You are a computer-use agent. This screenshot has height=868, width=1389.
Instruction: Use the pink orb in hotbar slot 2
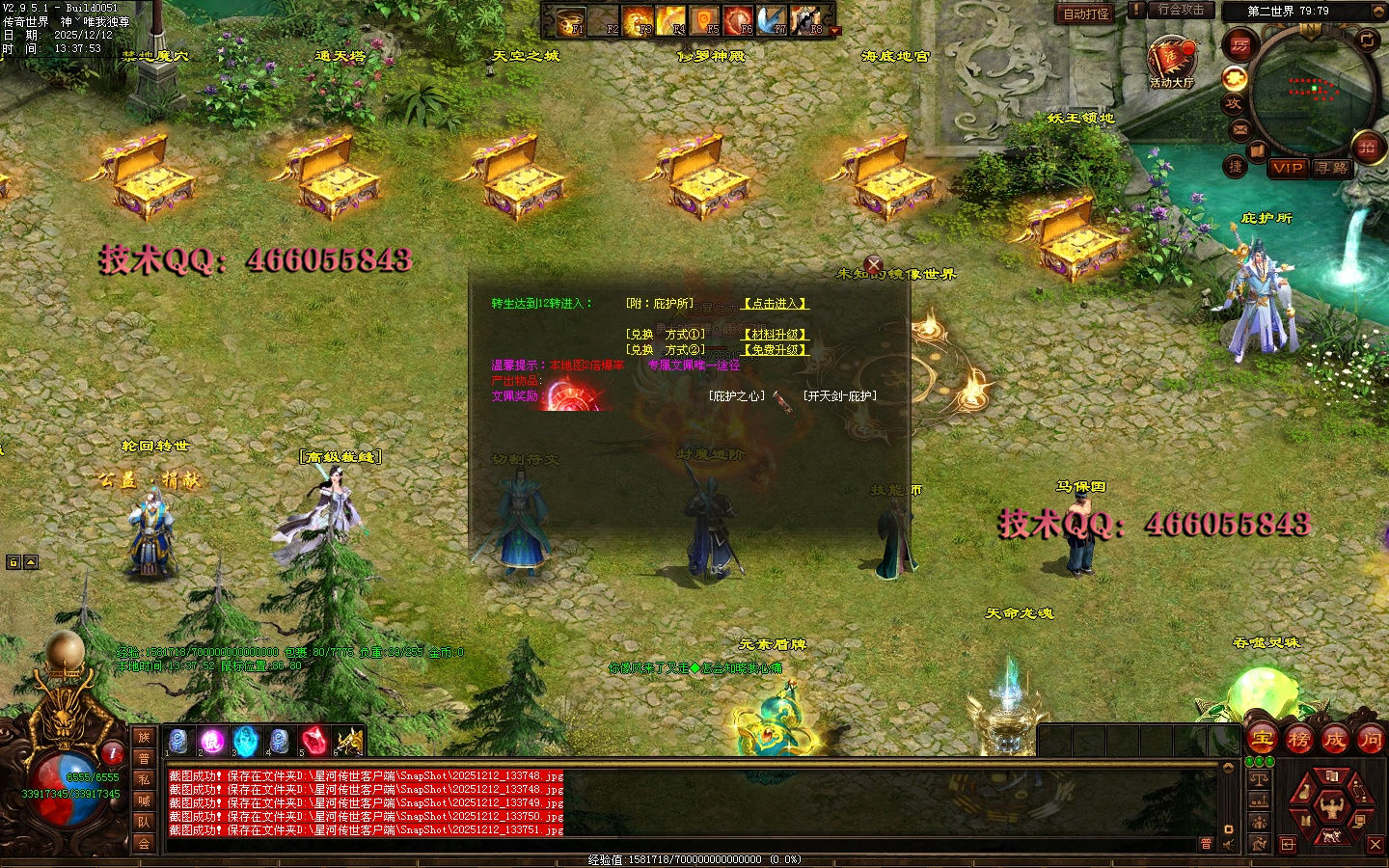(211, 741)
